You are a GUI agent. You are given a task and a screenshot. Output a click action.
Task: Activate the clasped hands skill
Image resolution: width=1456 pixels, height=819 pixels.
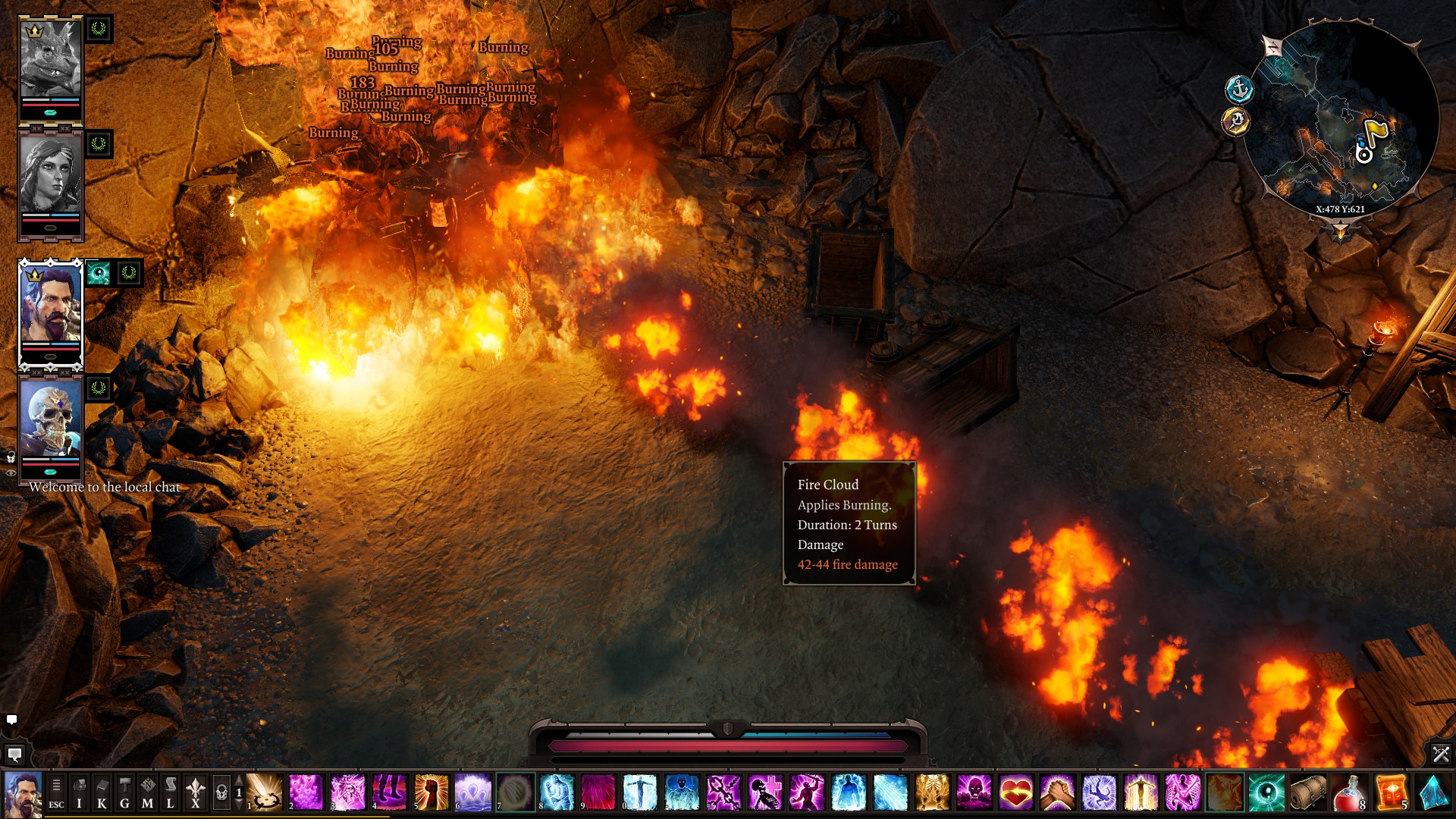tap(1057, 792)
